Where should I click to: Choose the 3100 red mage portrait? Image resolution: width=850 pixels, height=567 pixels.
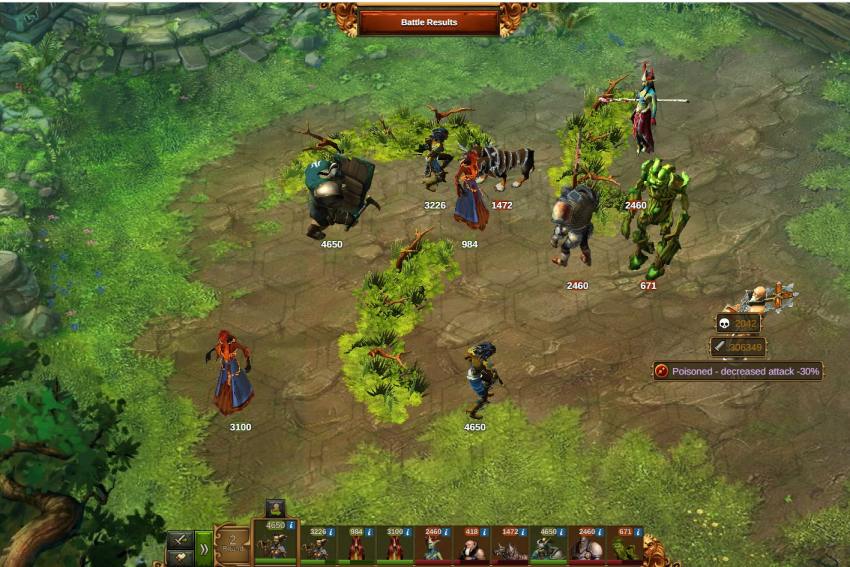(x=395, y=547)
